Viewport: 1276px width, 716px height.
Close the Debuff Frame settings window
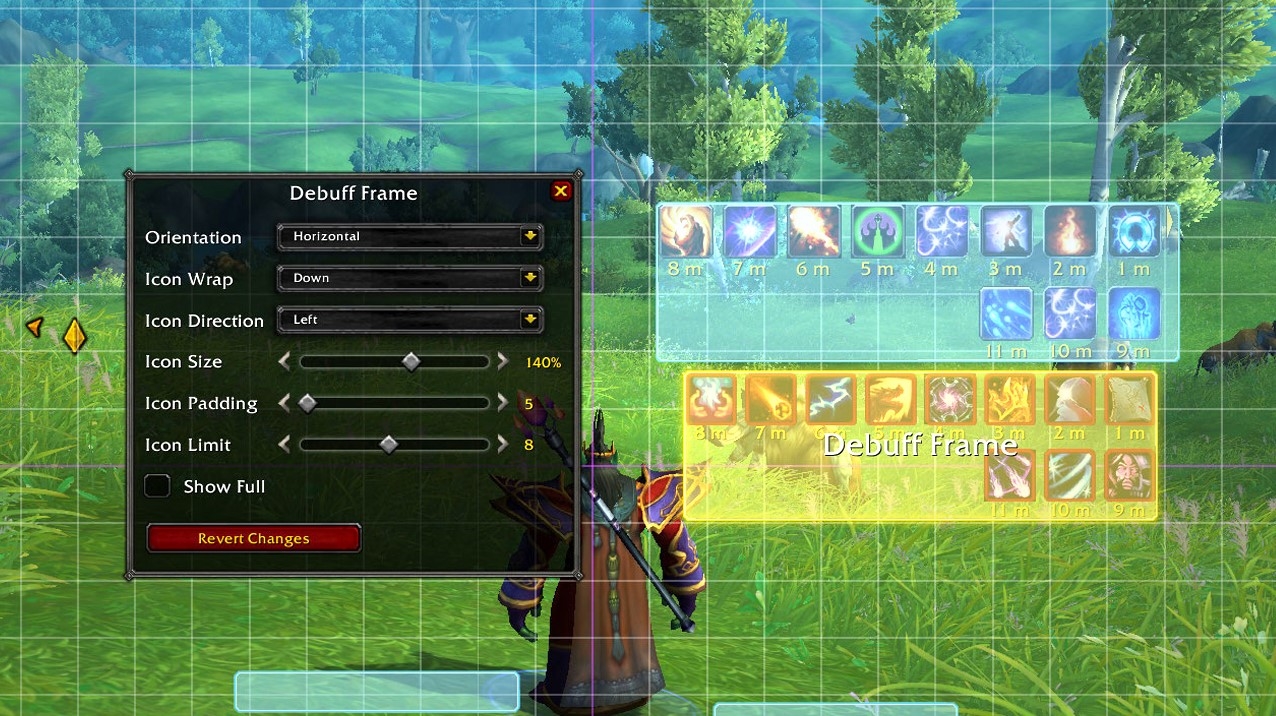560,191
